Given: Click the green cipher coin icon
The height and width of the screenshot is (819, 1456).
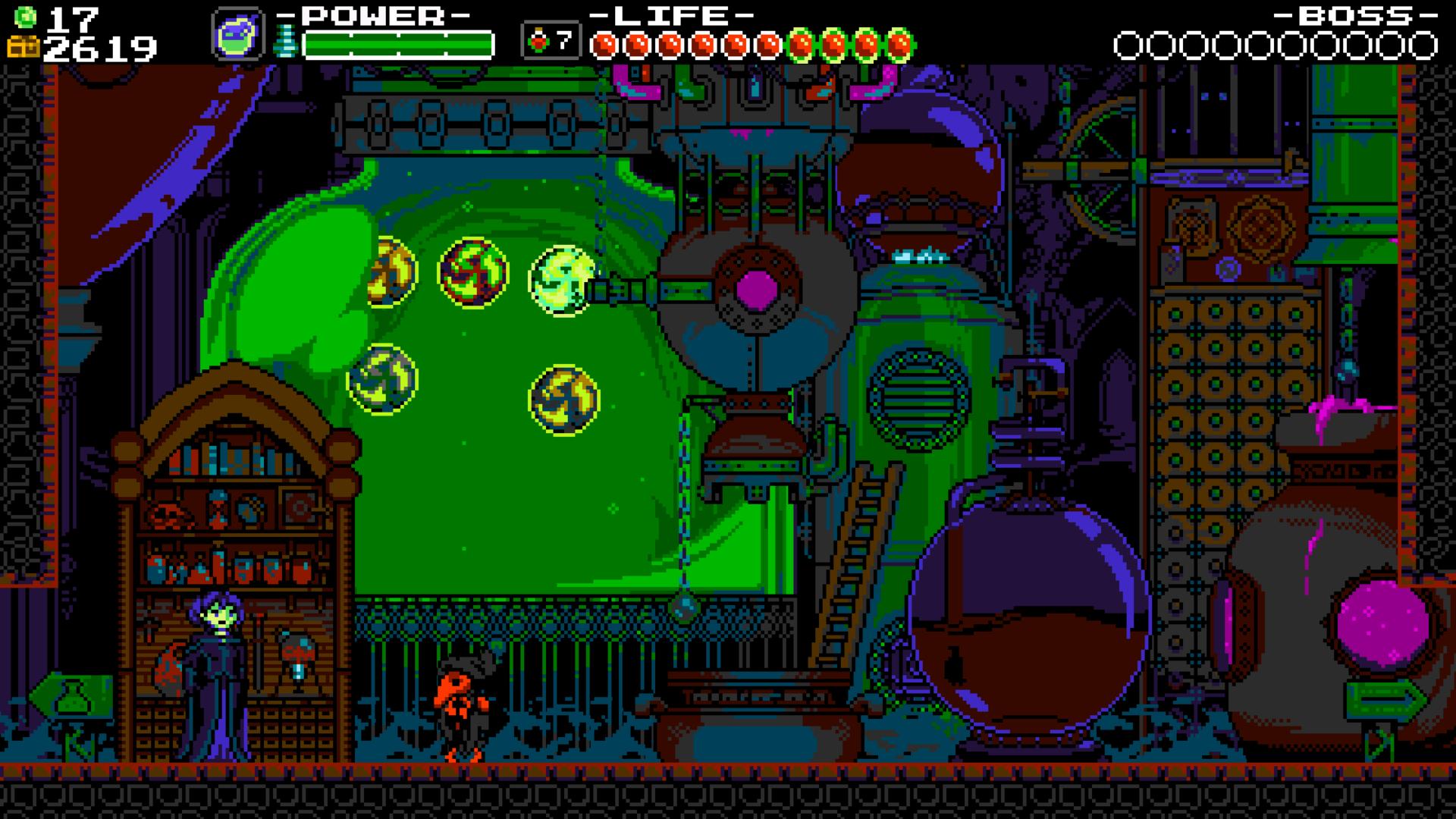Looking at the screenshot, I should coord(26,15).
